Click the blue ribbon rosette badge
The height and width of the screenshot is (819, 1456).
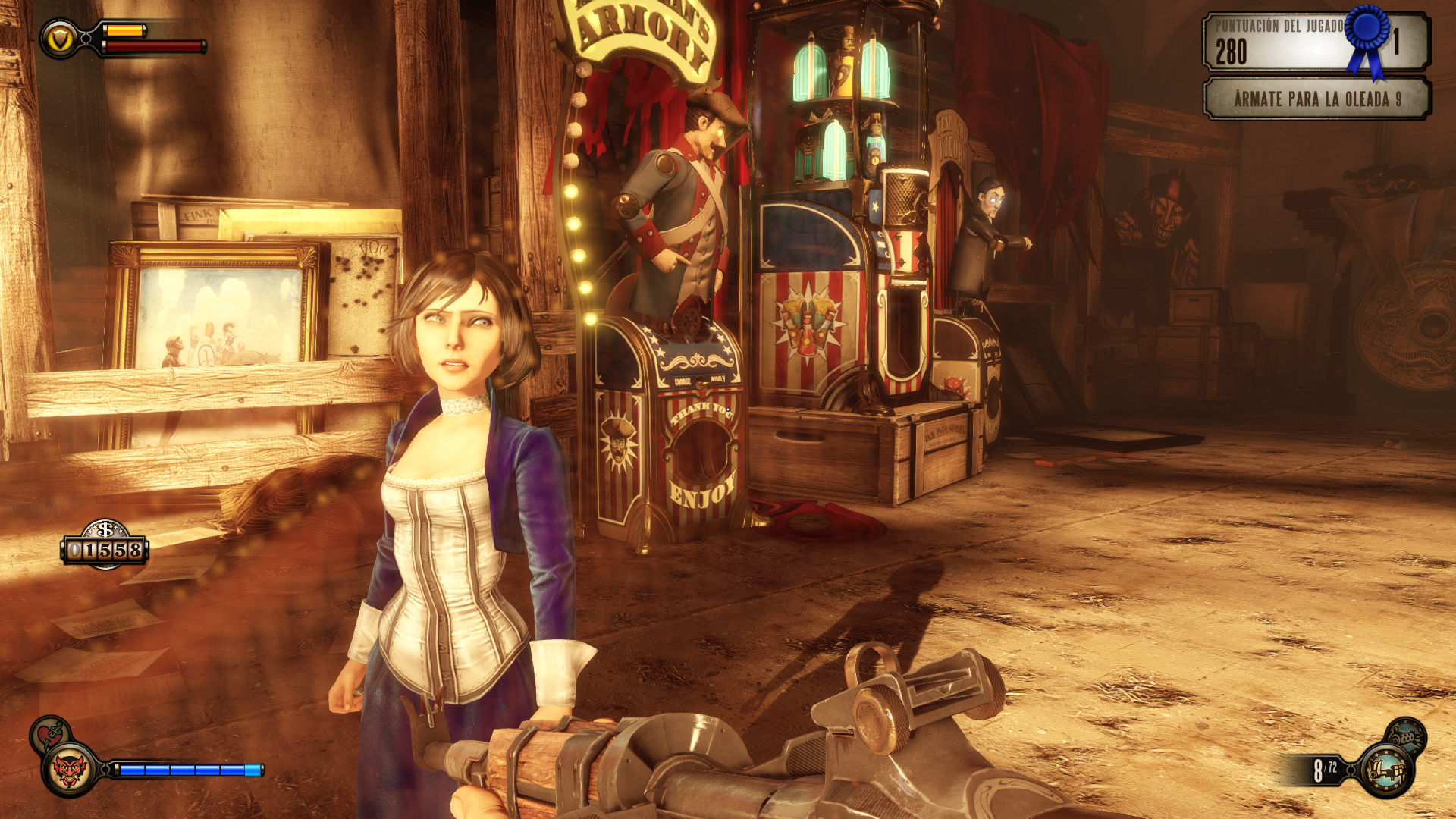[1367, 34]
